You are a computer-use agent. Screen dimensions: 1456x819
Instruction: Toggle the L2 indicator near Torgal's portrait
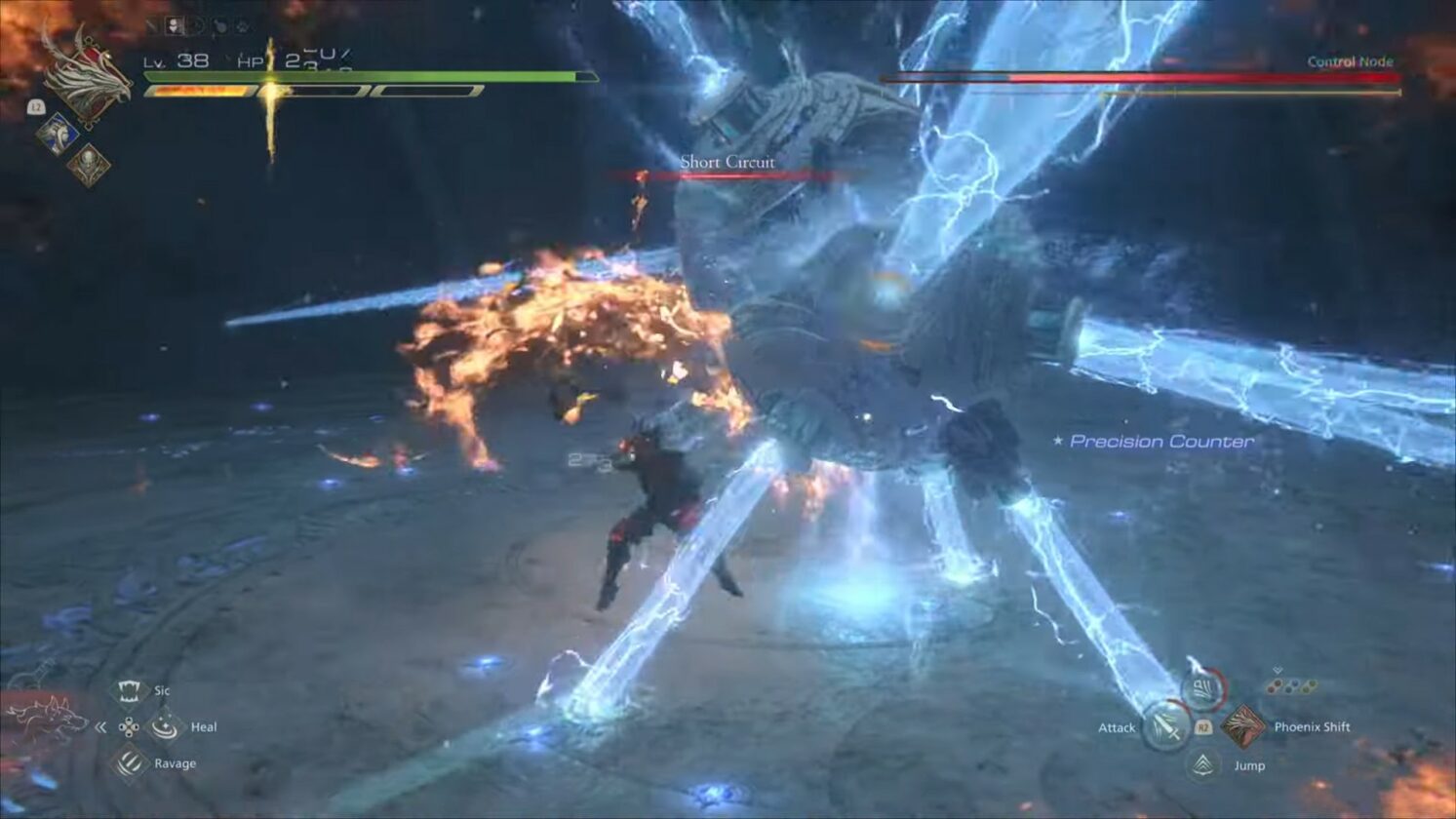[x=37, y=107]
